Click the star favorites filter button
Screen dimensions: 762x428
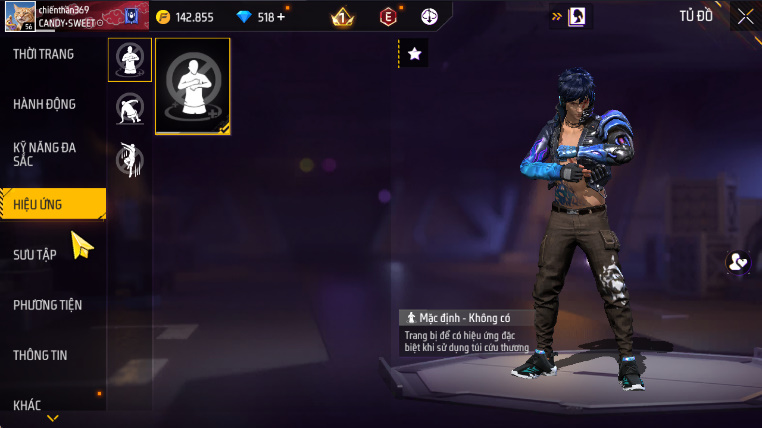tap(414, 53)
